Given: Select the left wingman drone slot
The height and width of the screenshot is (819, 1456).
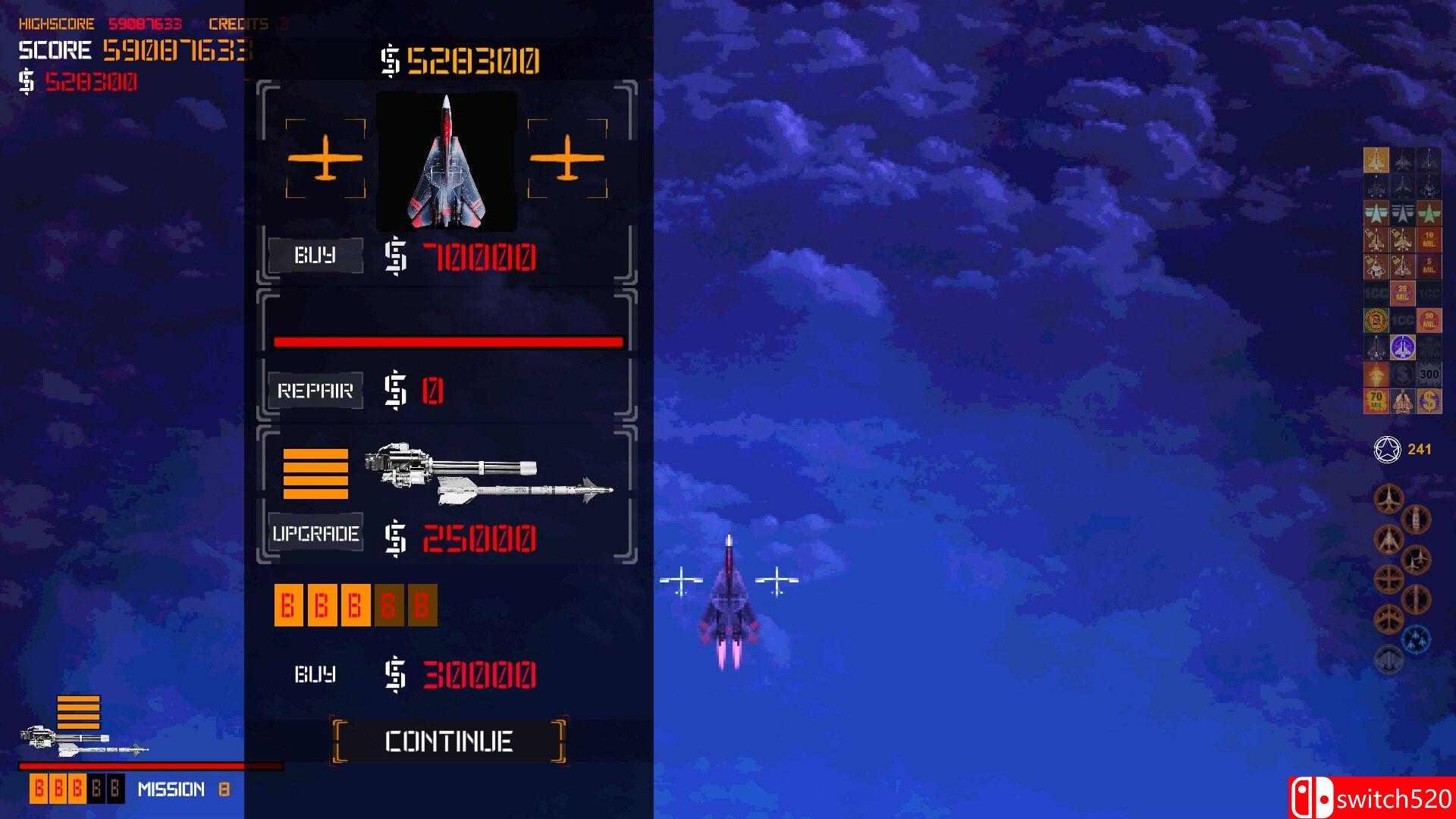Looking at the screenshot, I should point(325,158).
